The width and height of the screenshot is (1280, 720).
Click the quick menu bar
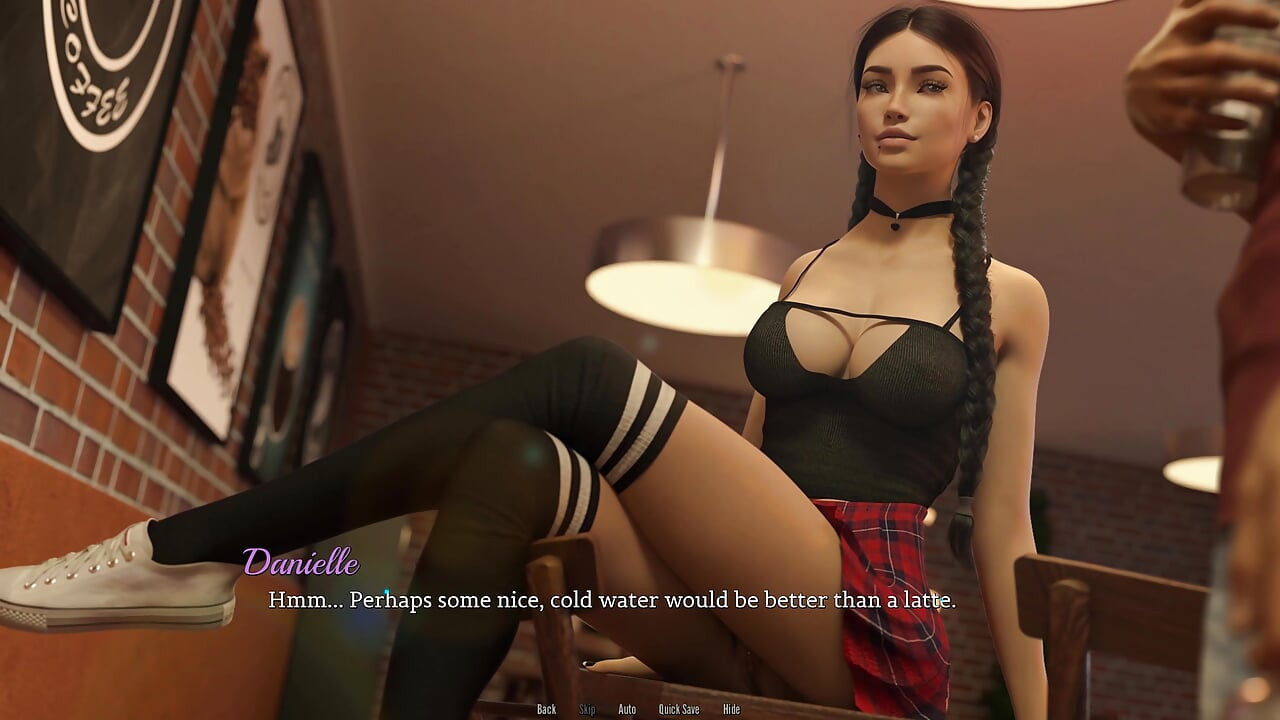[x=640, y=709]
